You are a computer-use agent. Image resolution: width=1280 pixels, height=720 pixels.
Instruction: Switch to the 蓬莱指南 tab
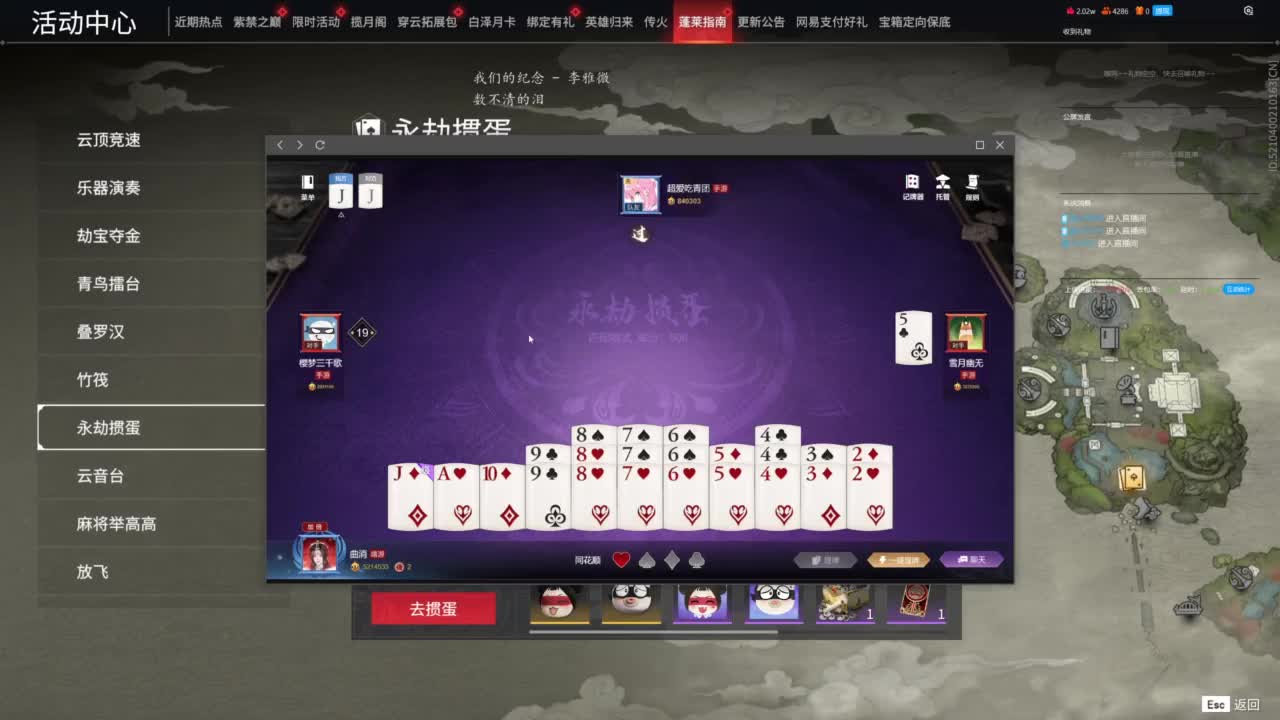point(705,20)
